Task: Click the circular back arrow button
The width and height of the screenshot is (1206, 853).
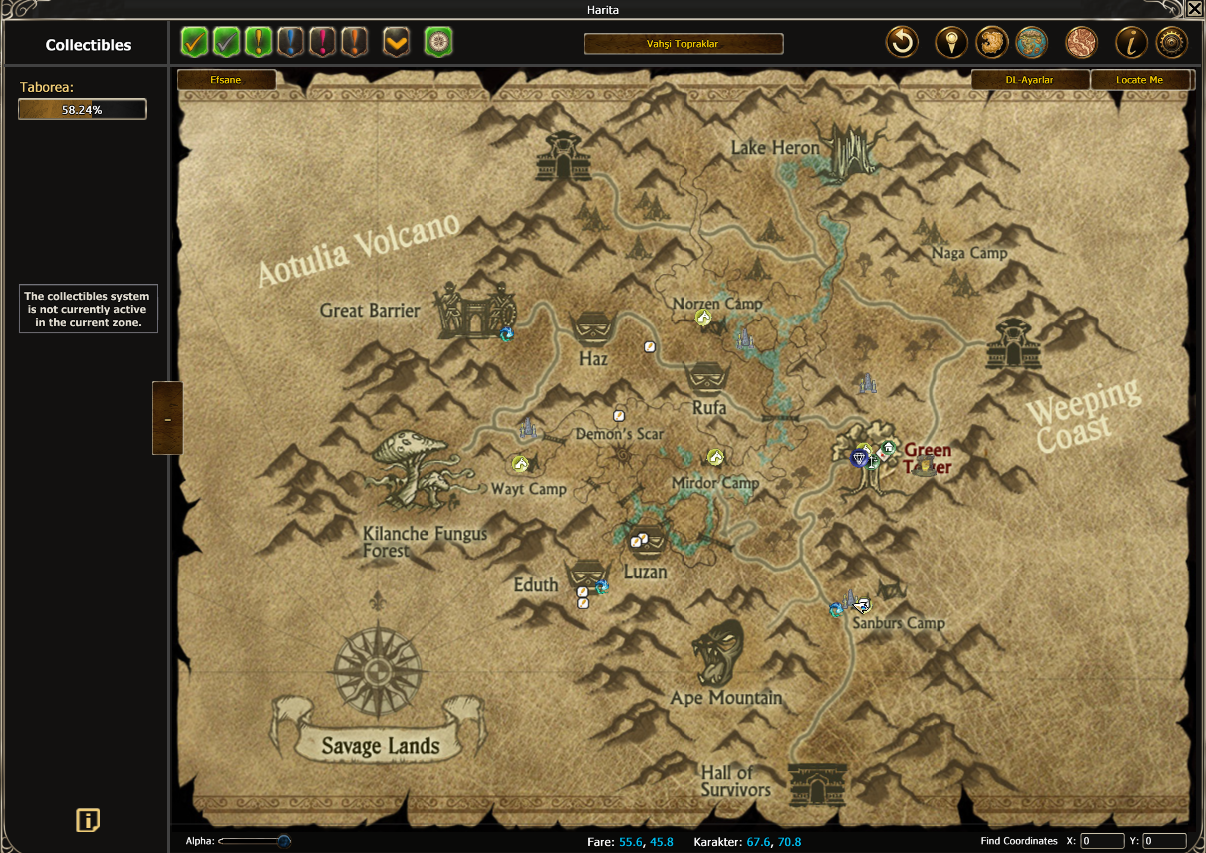Action: coord(902,43)
